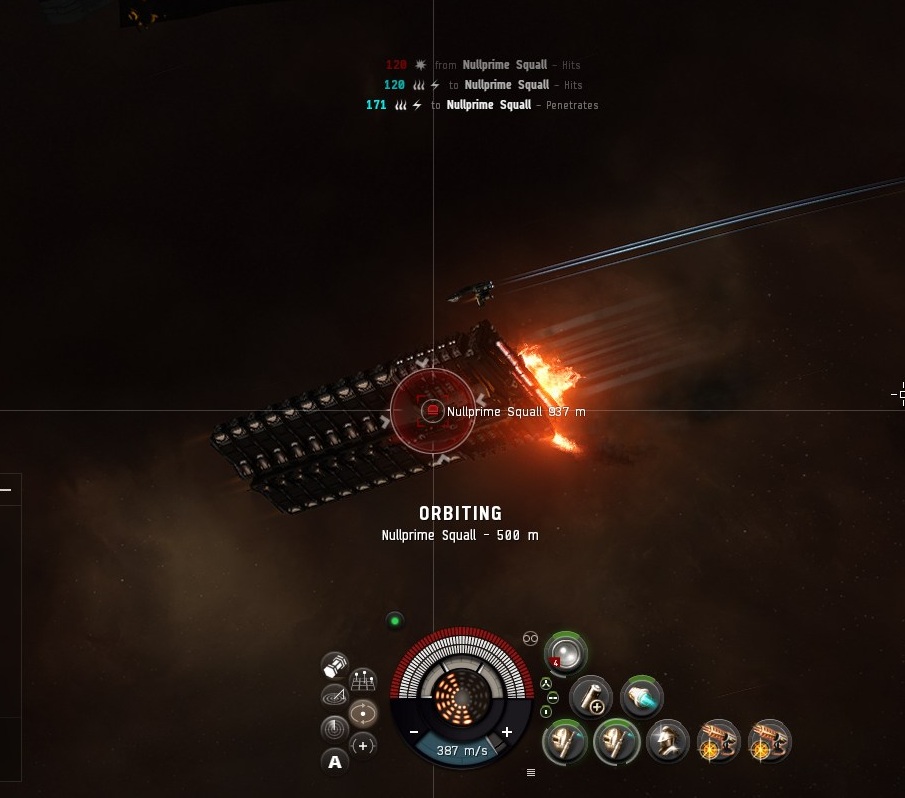Toggle the cyan-flame afterburner module

(641, 696)
